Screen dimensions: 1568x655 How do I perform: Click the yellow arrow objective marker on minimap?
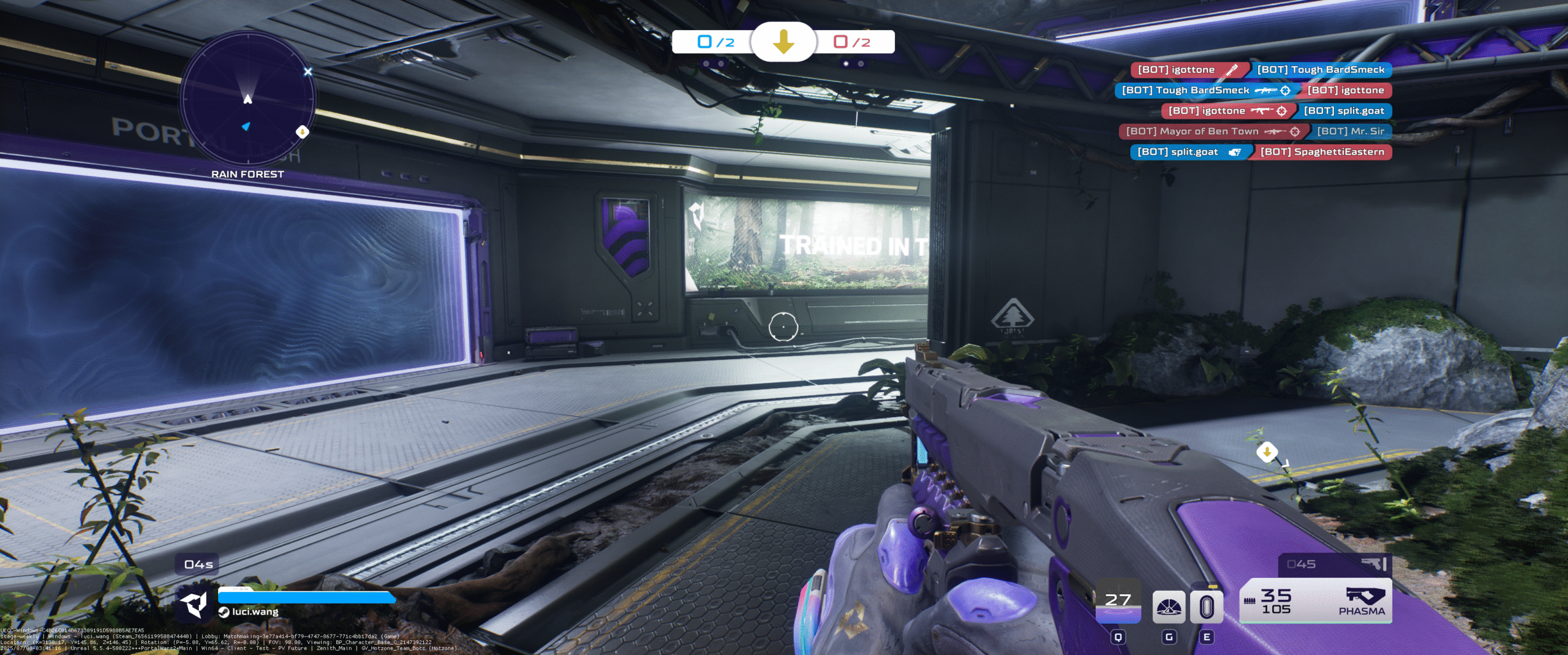302,132
